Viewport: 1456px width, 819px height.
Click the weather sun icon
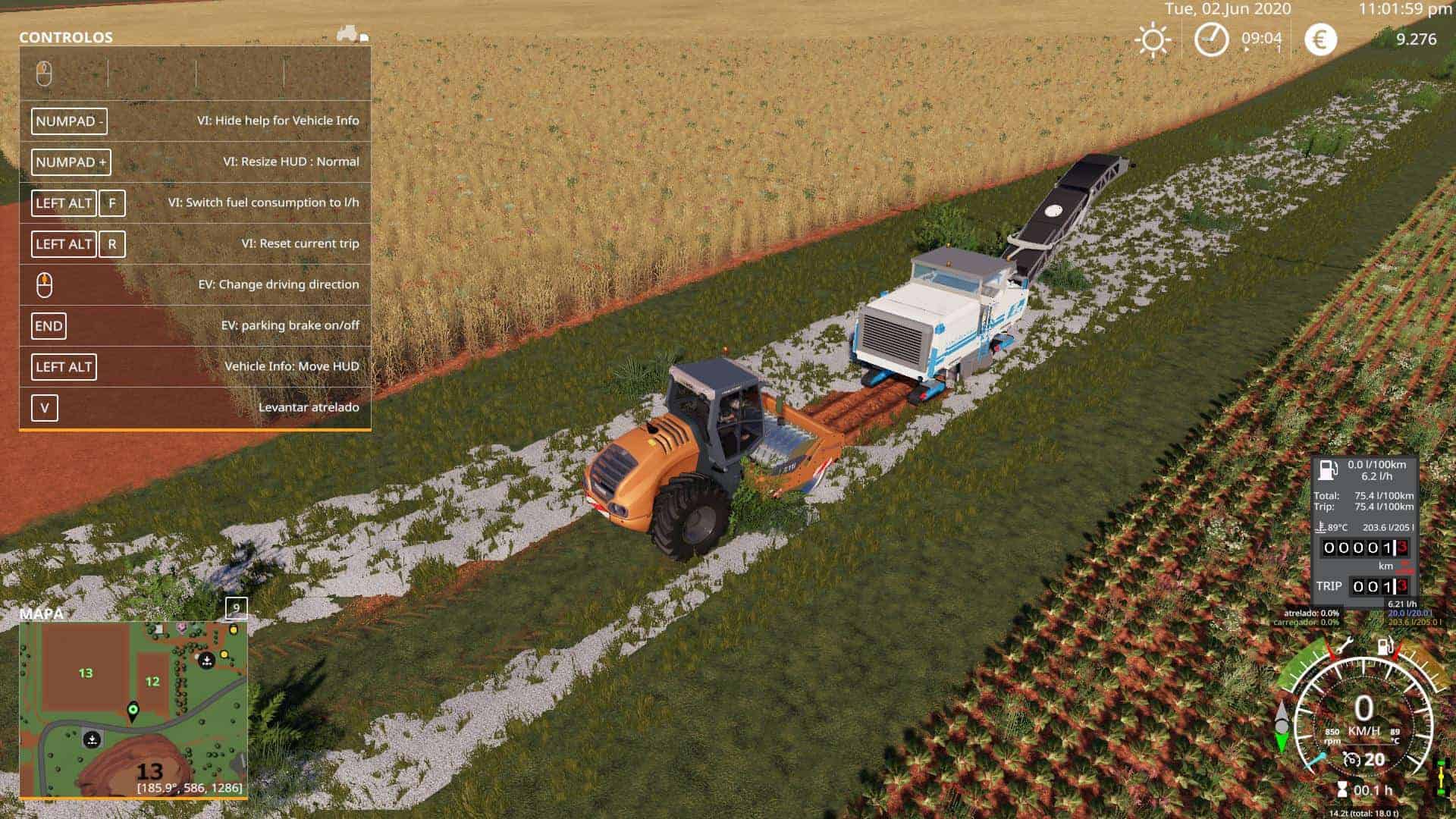(1154, 36)
